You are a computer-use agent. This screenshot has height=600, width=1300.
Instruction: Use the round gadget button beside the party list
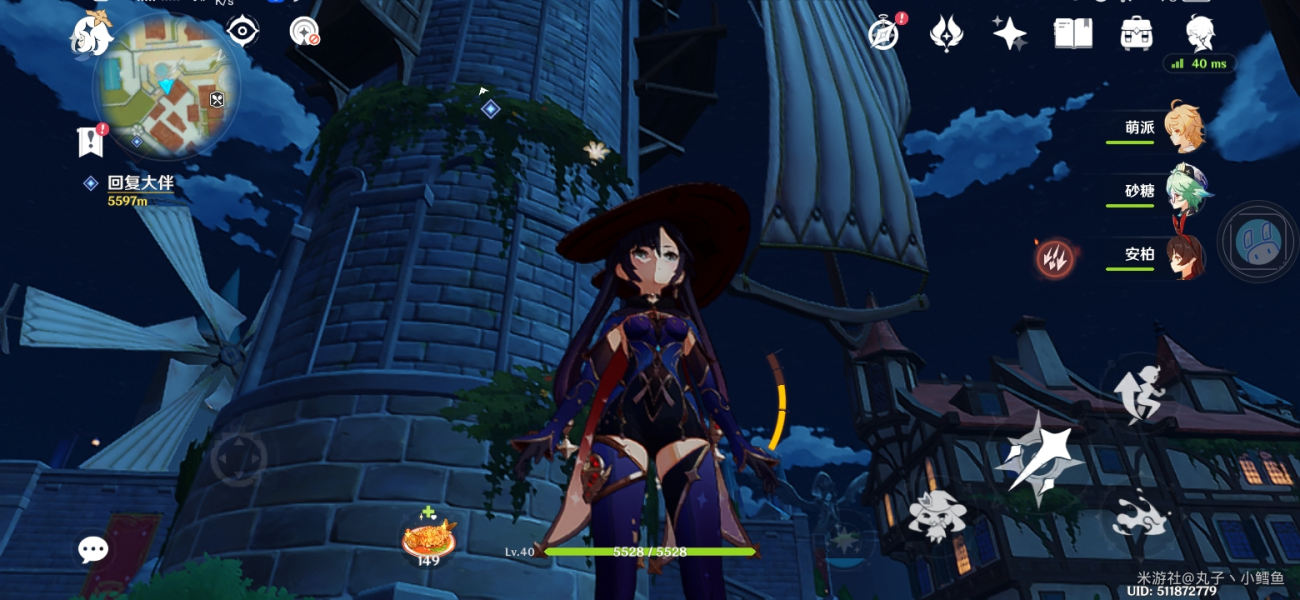coord(1258,242)
